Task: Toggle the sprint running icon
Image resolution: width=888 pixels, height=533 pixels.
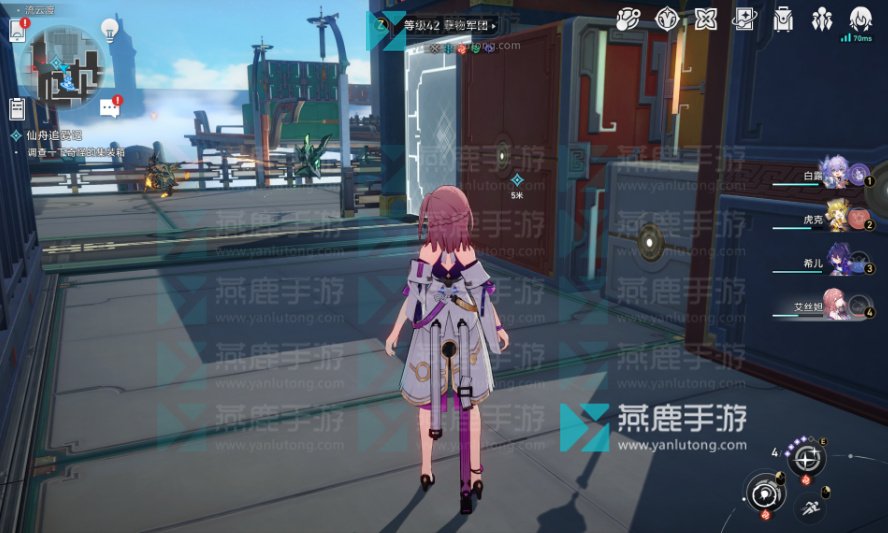Action: 810,509
